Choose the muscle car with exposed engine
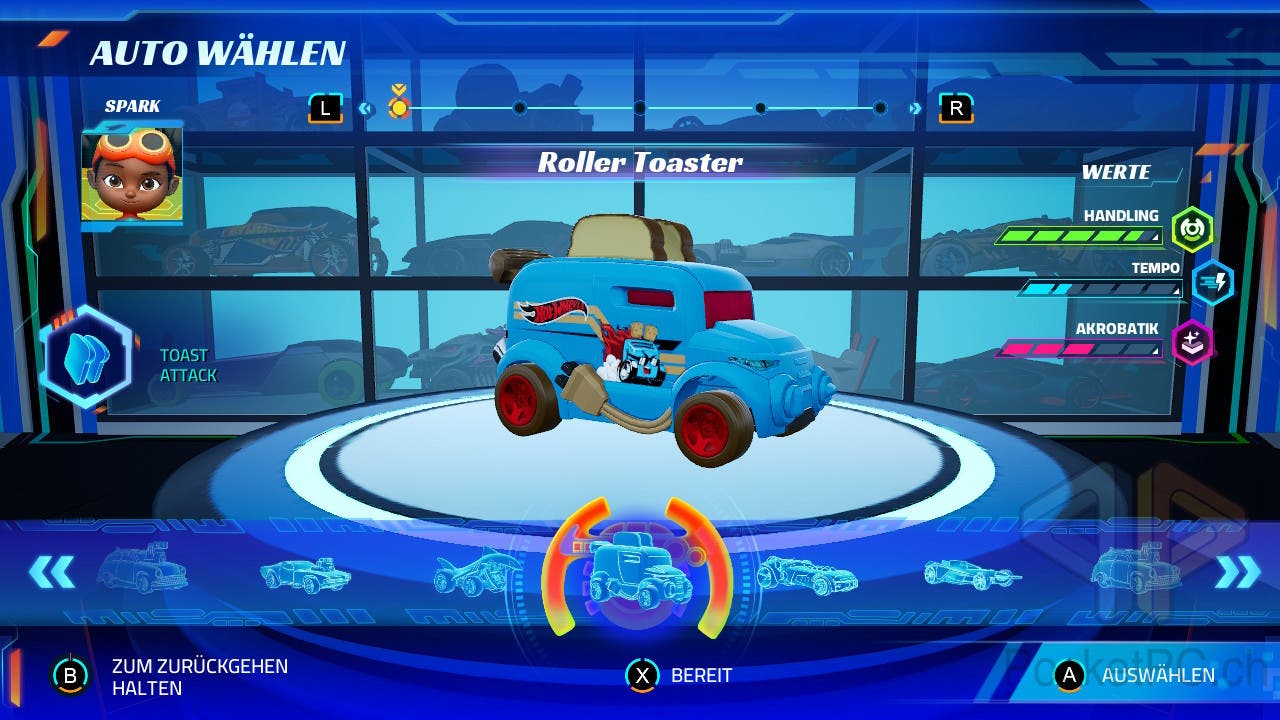Screen dimensions: 1280x720 click(x=306, y=575)
